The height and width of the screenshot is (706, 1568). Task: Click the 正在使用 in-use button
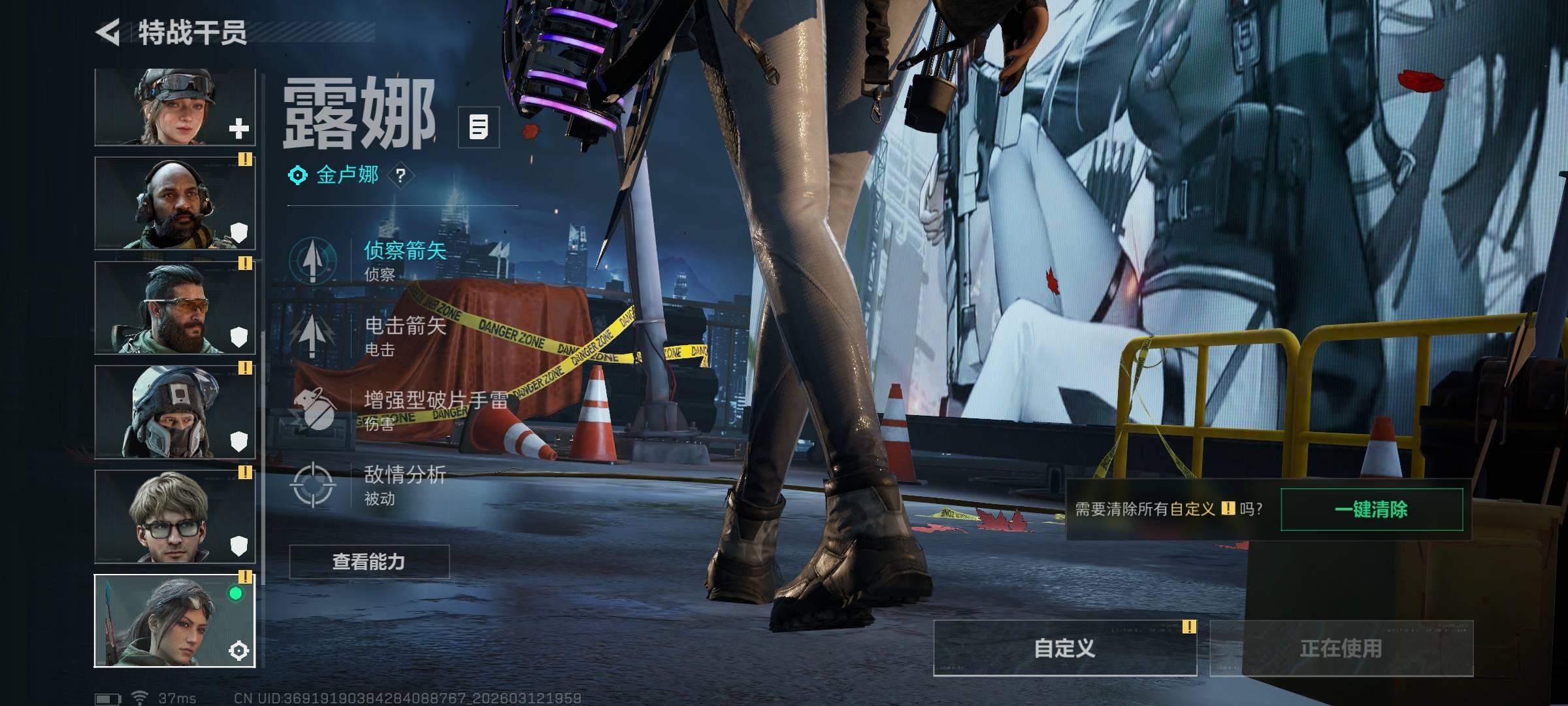coord(1341,648)
